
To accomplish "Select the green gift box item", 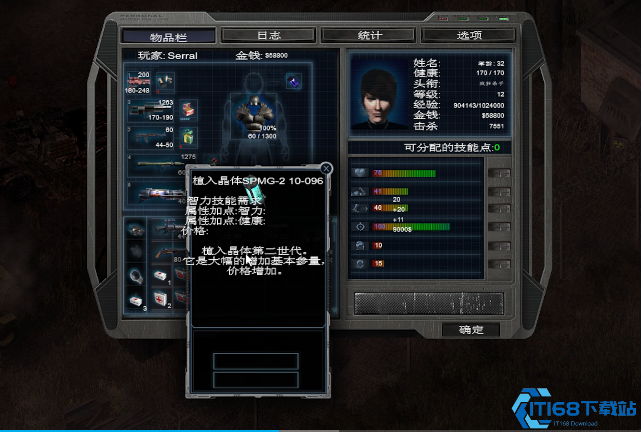I will 186,136.
